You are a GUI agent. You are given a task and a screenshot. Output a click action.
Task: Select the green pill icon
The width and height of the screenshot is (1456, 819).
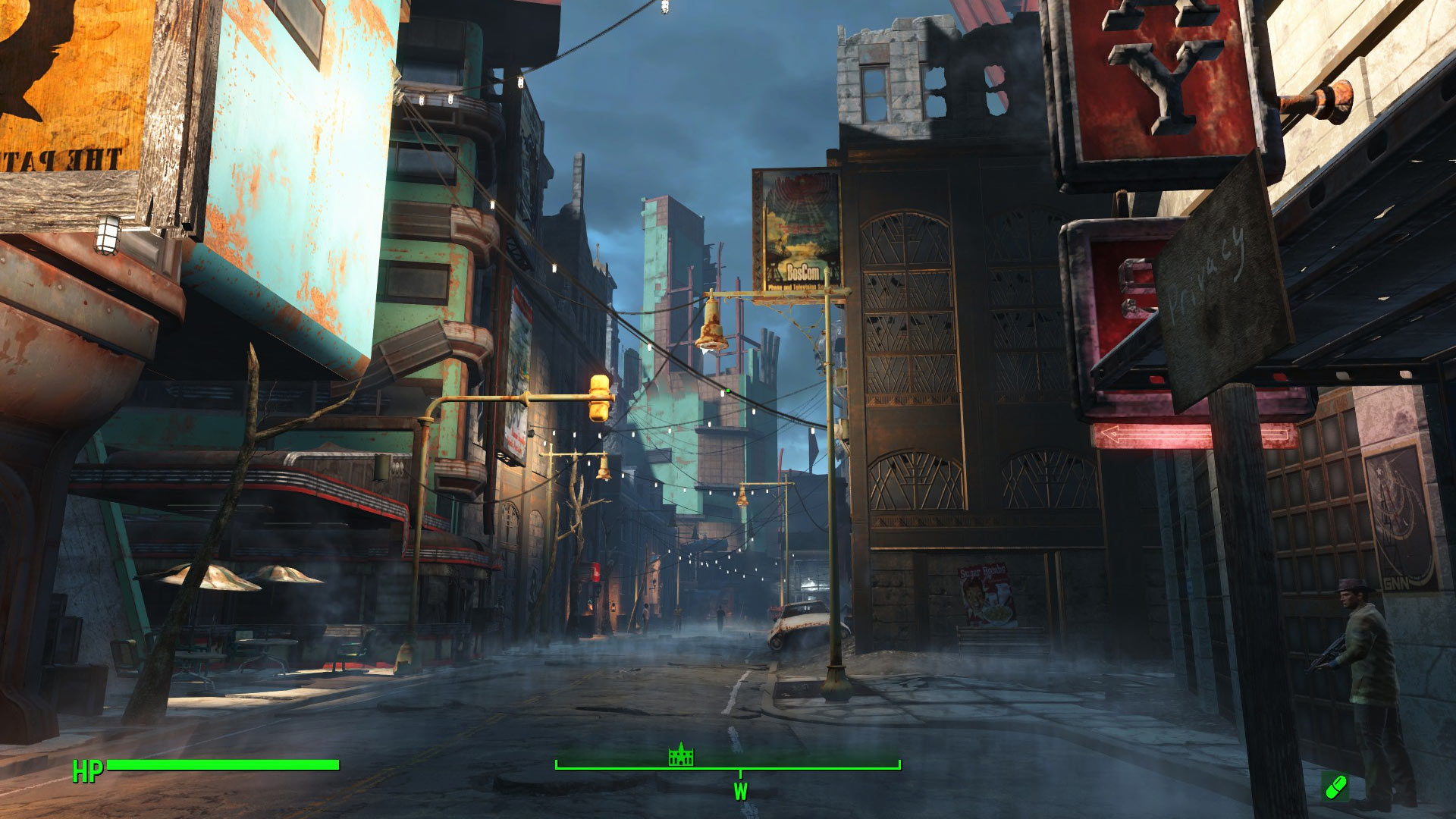tap(1335, 786)
